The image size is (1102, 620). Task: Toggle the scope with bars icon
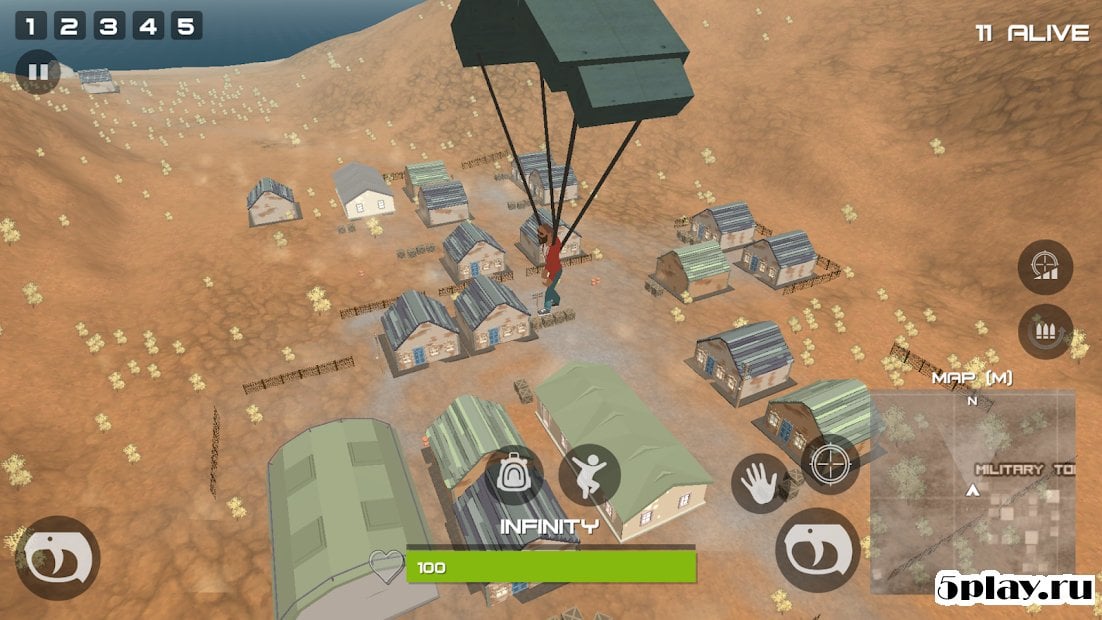click(x=1045, y=268)
